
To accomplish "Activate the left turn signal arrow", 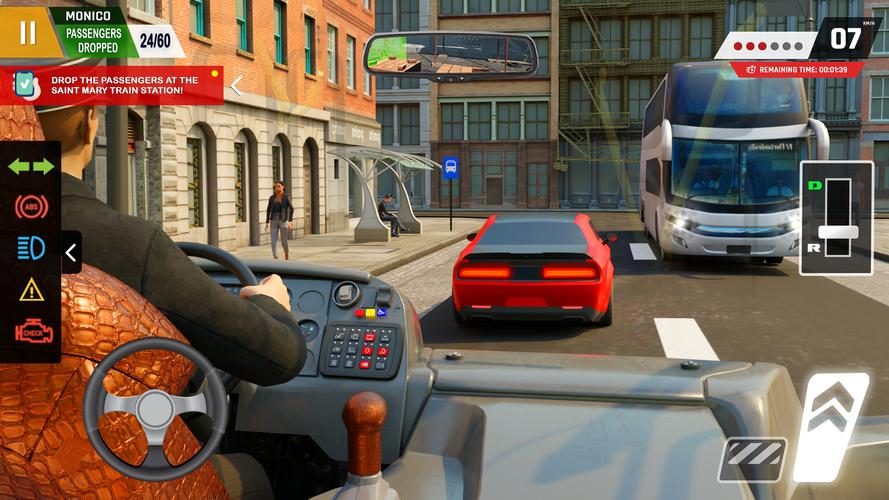I will (x=19, y=166).
